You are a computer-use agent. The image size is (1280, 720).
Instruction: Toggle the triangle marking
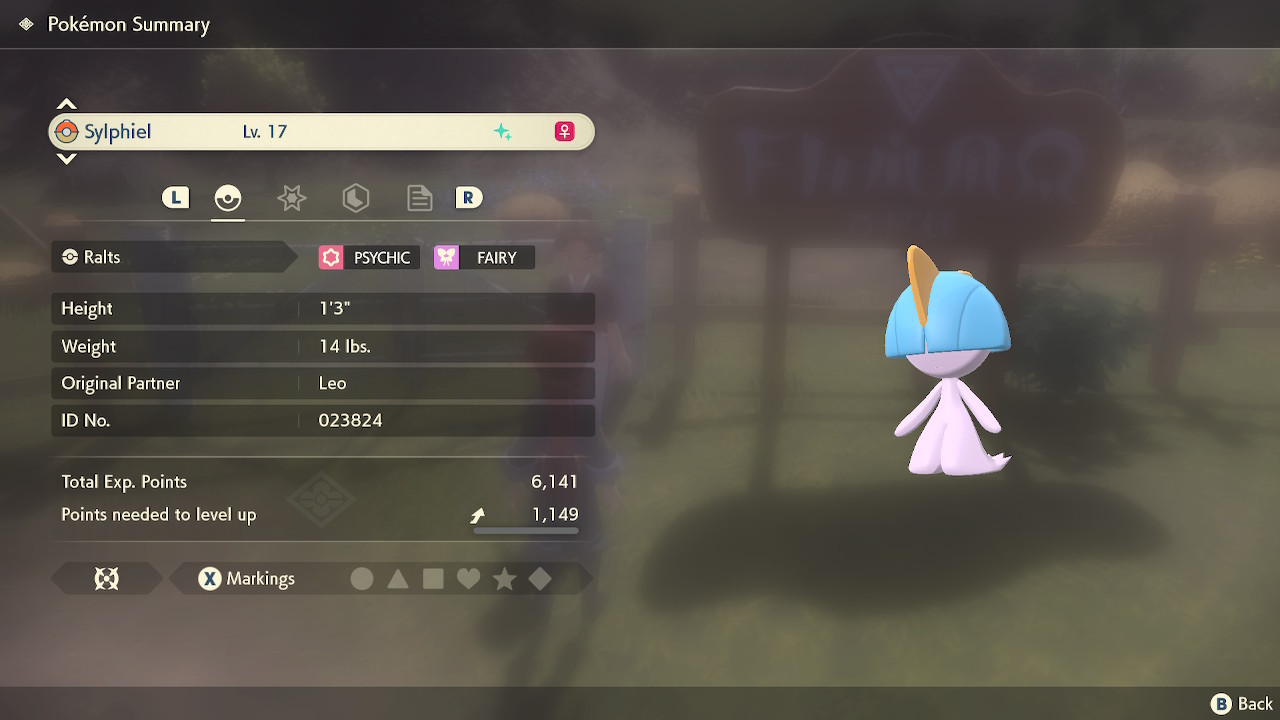click(398, 579)
